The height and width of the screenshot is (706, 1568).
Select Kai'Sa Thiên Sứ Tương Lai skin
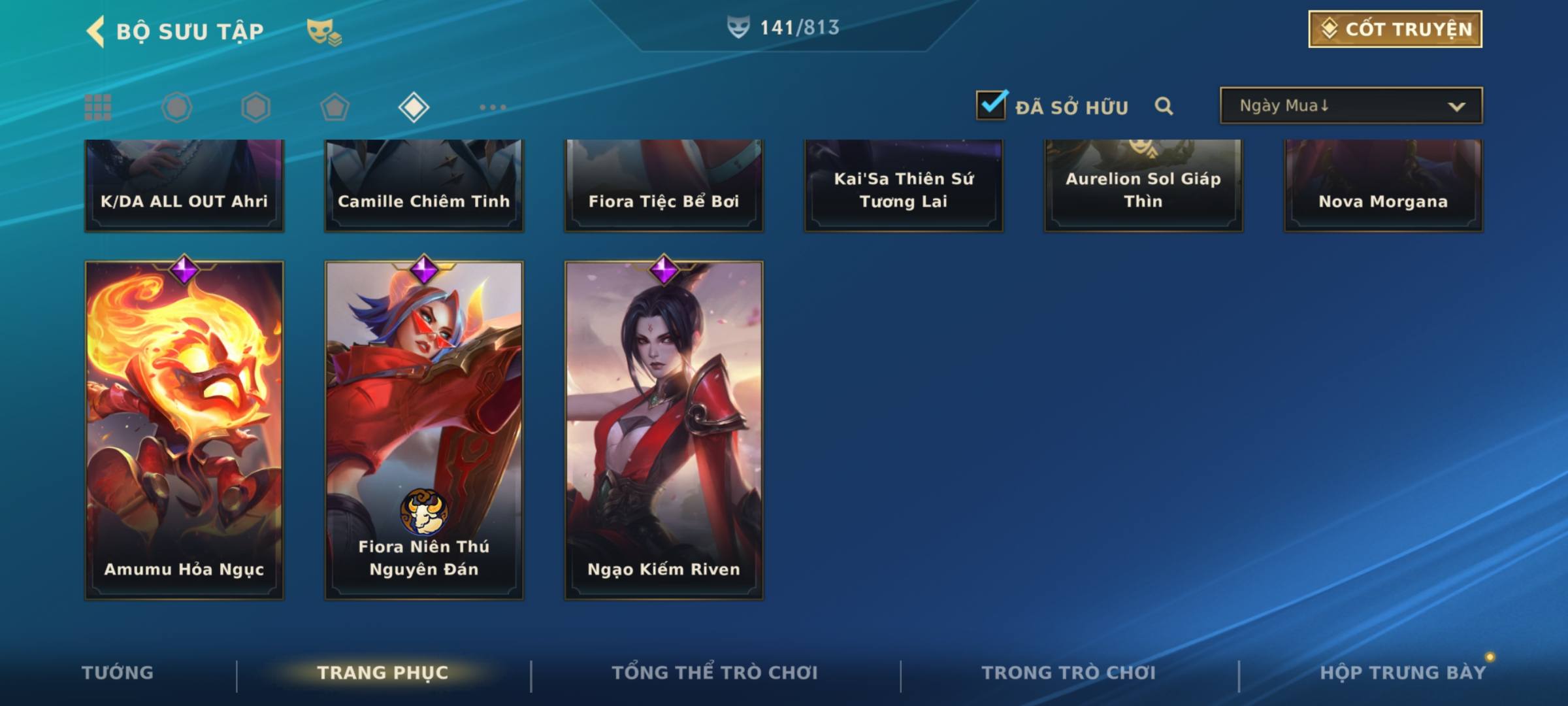tap(904, 186)
